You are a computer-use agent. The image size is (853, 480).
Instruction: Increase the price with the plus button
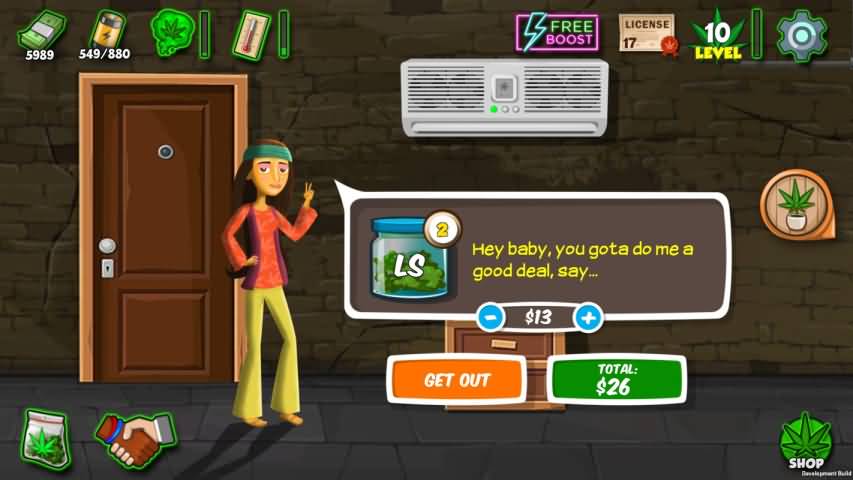[x=588, y=317]
